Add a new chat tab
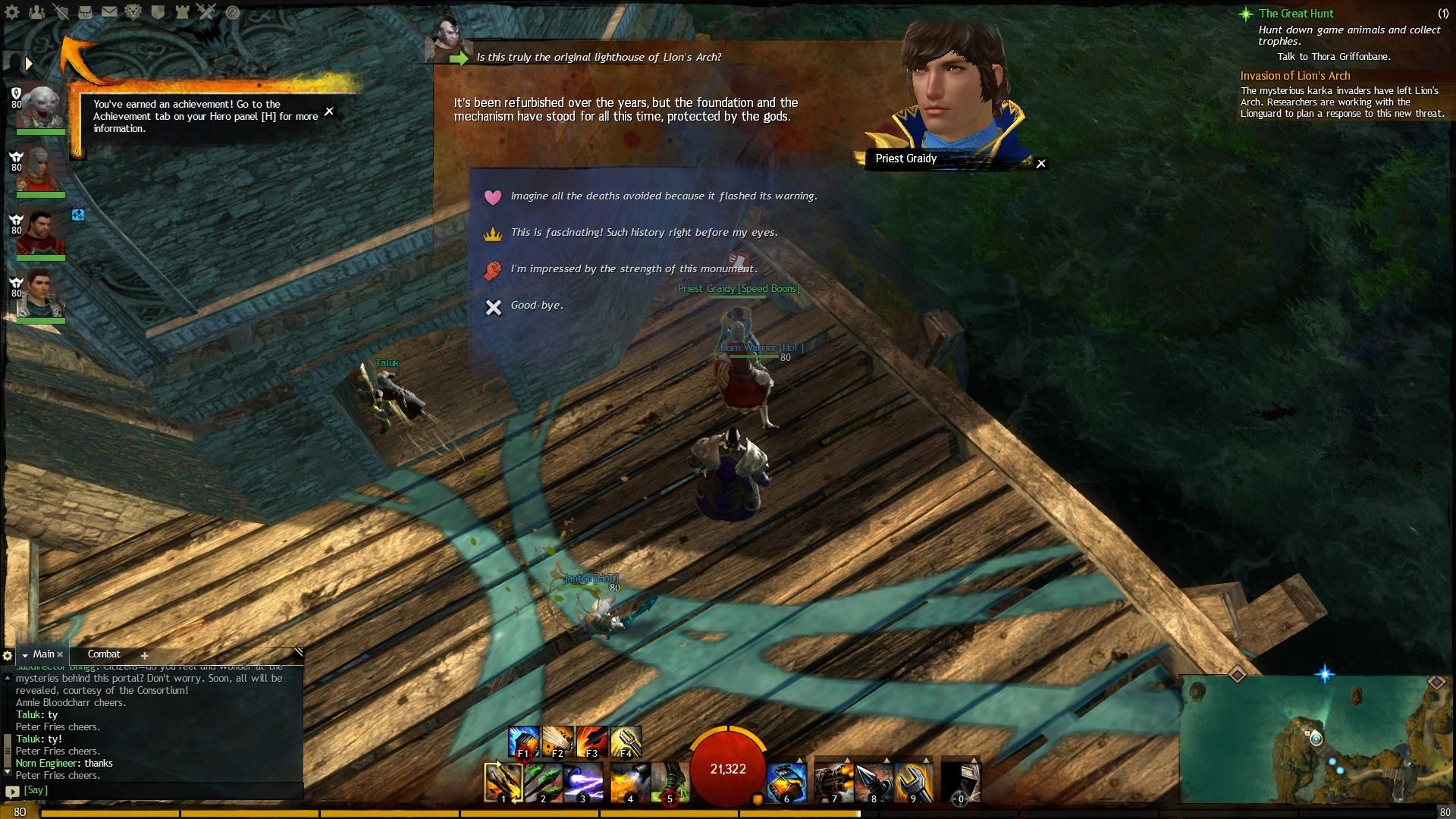Screen dimensions: 1456x819 click(144, 655)
